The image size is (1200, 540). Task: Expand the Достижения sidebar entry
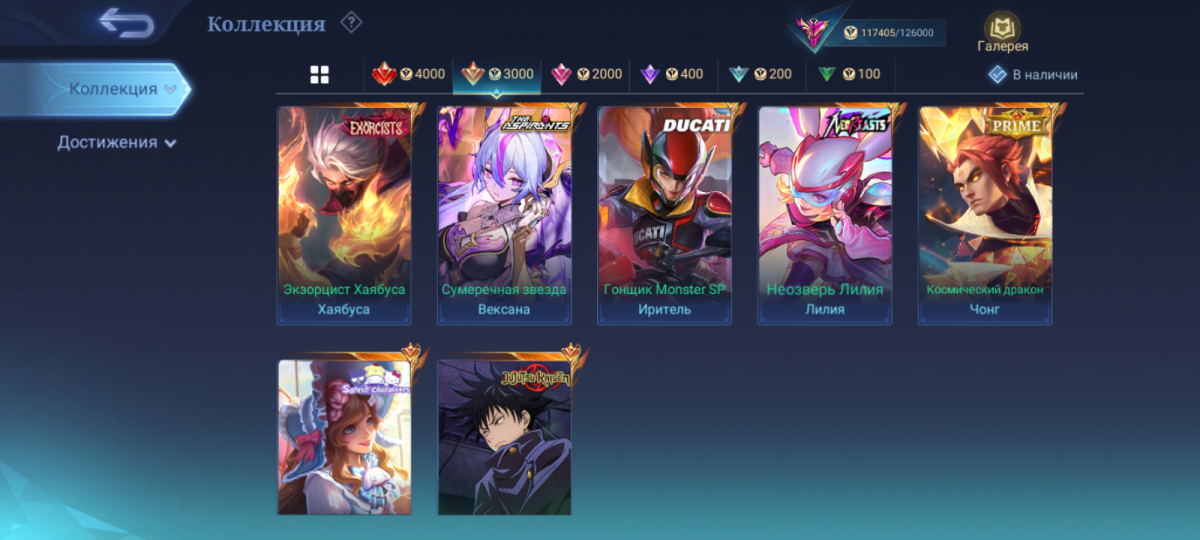[116, 142]
